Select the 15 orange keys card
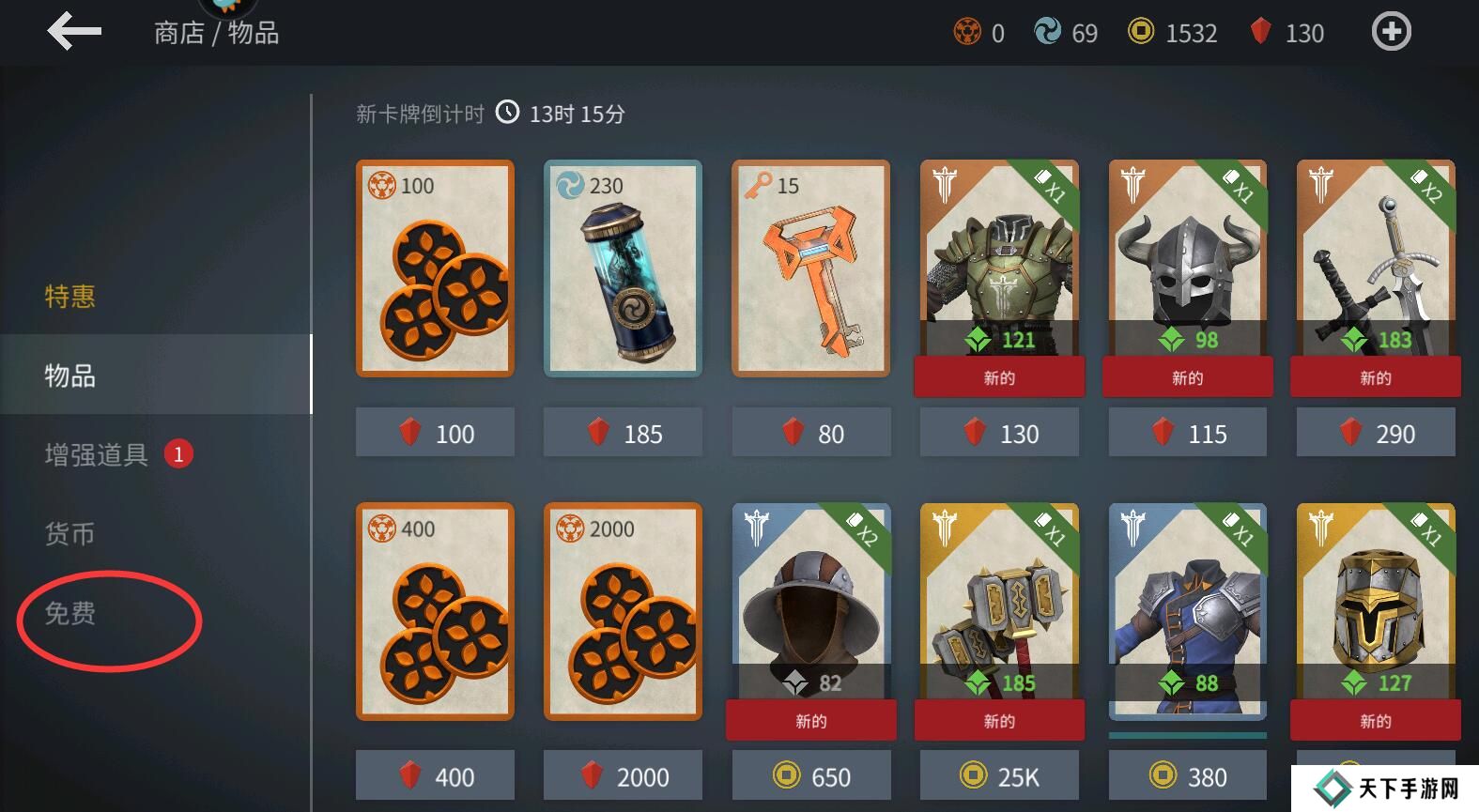 tap(810, 268)
